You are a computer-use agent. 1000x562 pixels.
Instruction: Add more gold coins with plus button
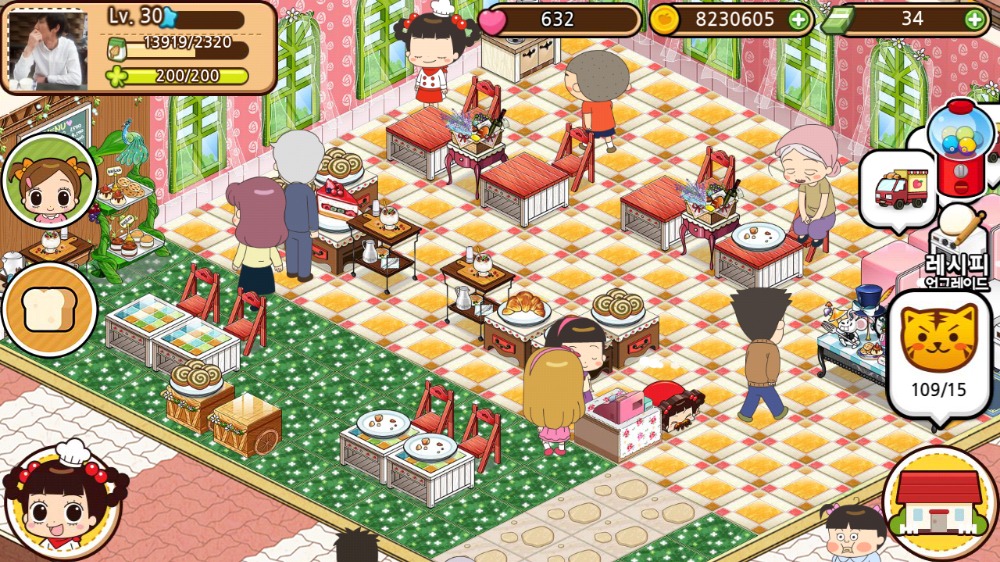[x=798, y=19]
